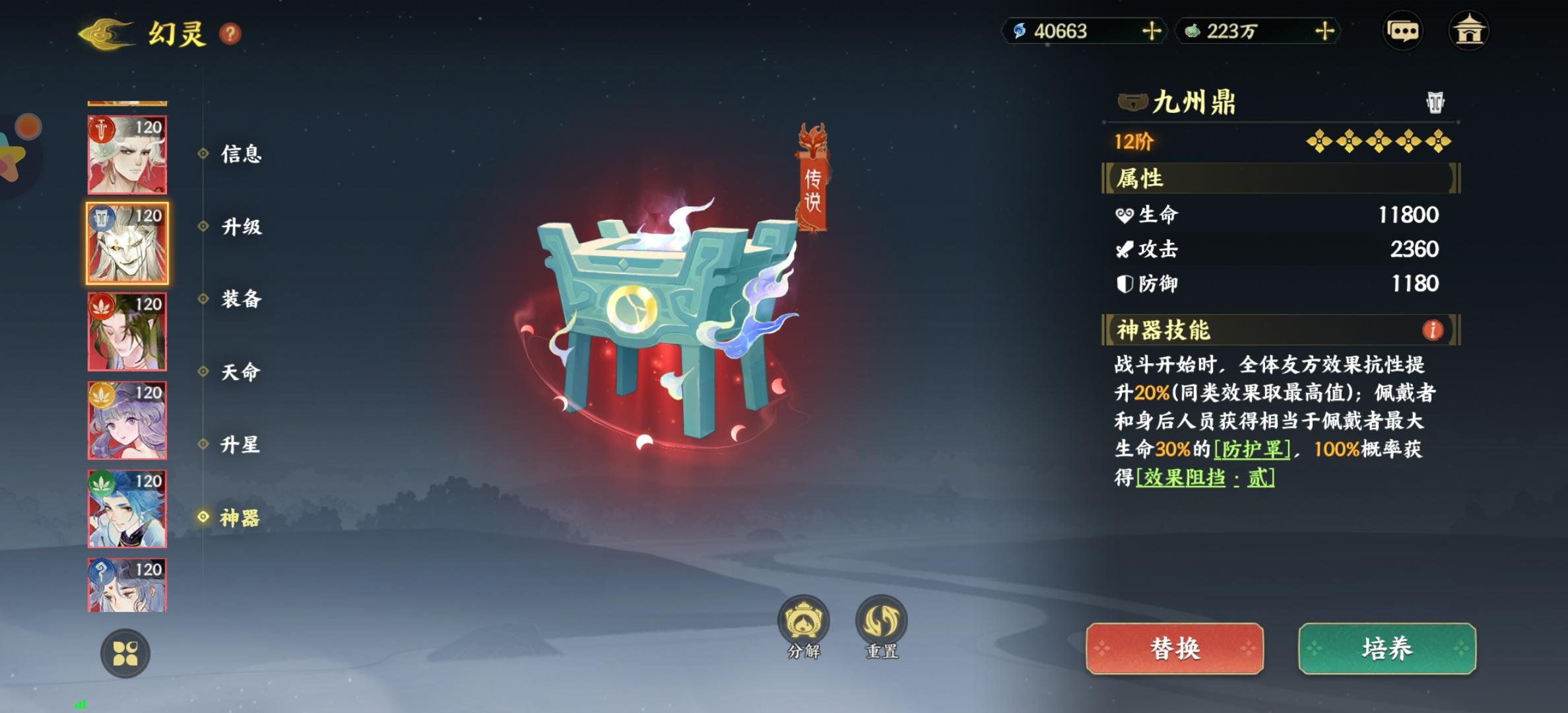
Task: Click the red 替换 replace button
Action: coord(1175,648)
